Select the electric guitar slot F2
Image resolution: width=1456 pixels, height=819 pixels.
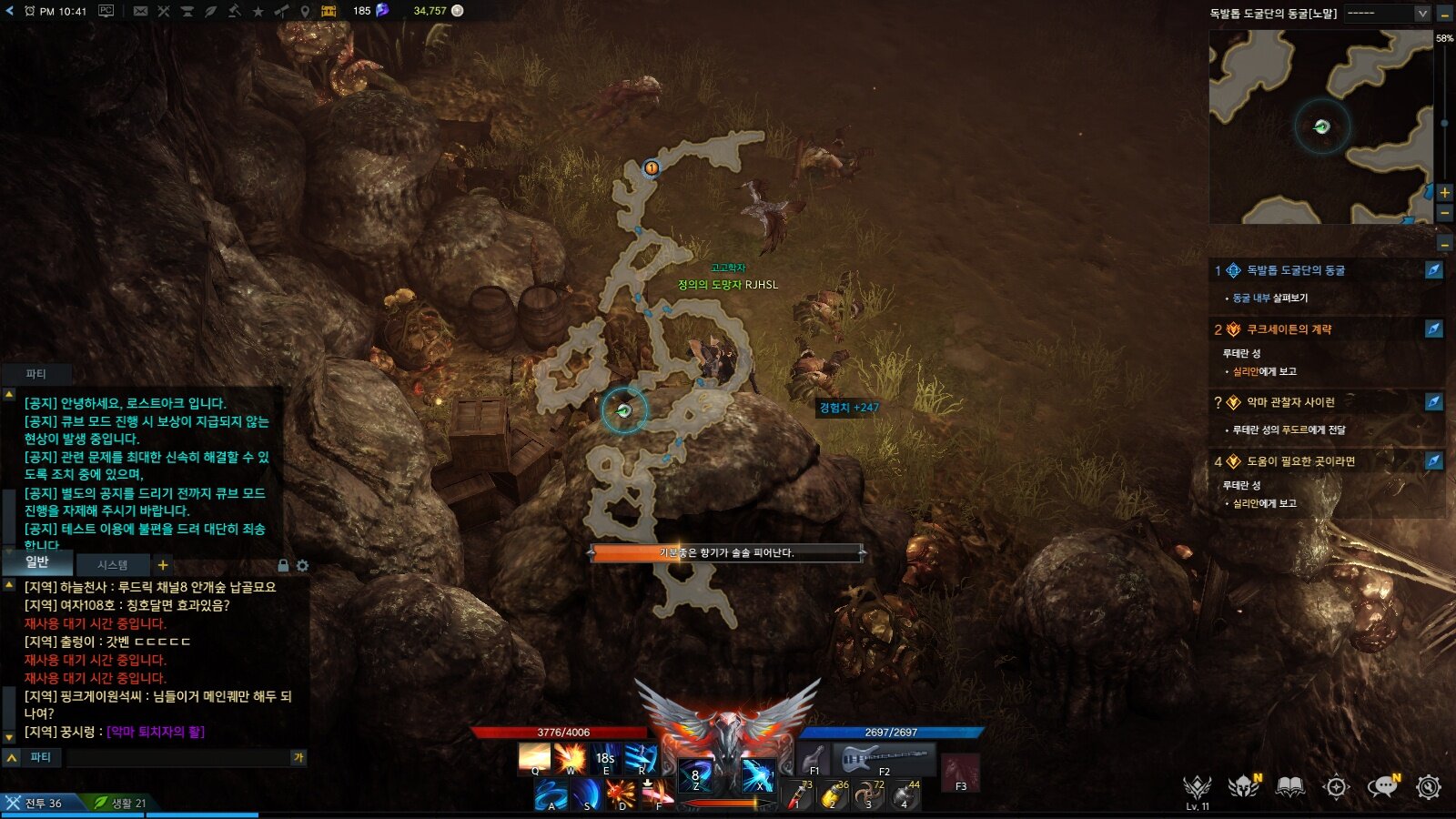tap(882, 758)
